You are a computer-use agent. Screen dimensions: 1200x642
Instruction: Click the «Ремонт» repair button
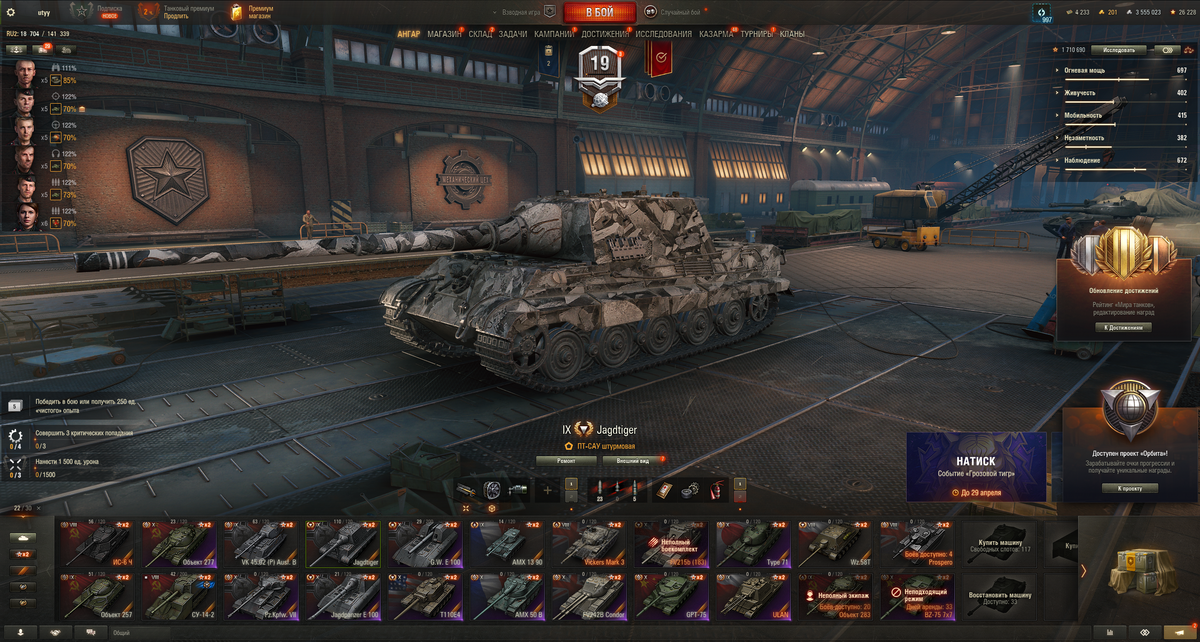click(566, 461)
